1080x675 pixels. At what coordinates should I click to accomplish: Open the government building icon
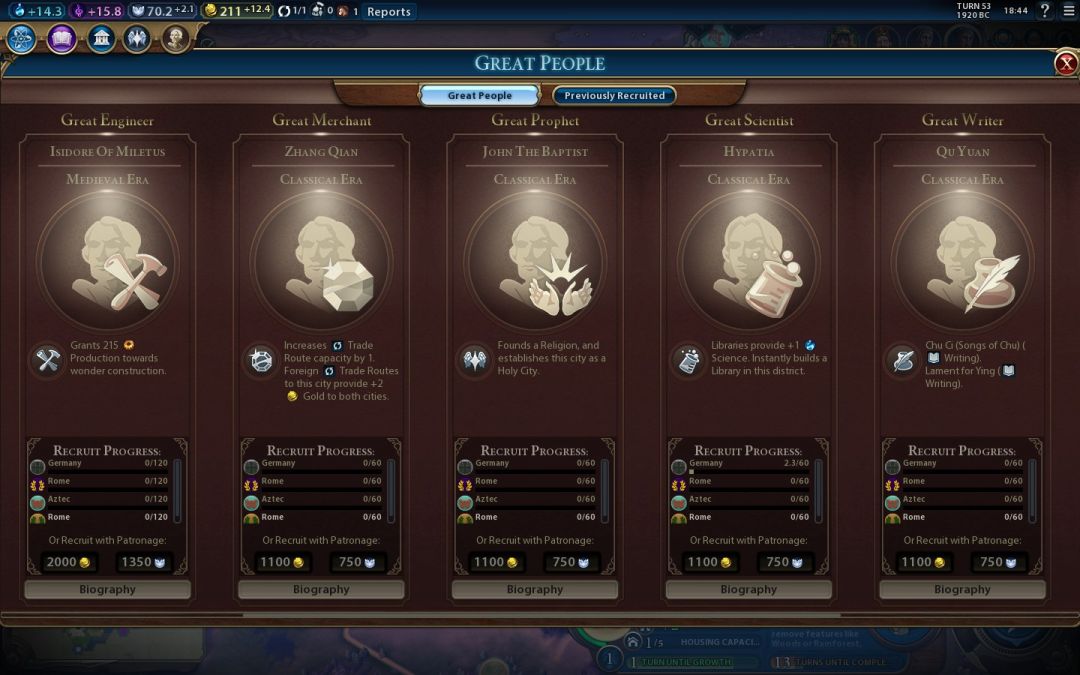[x=100, y=40]
